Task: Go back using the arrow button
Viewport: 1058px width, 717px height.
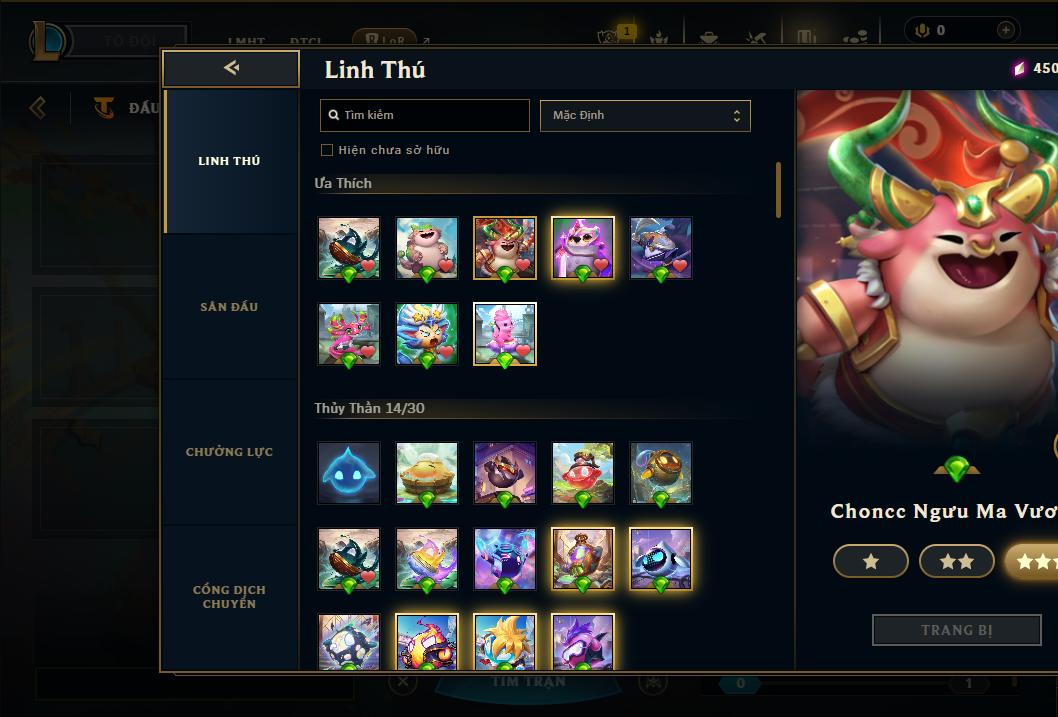Action: 231,68
